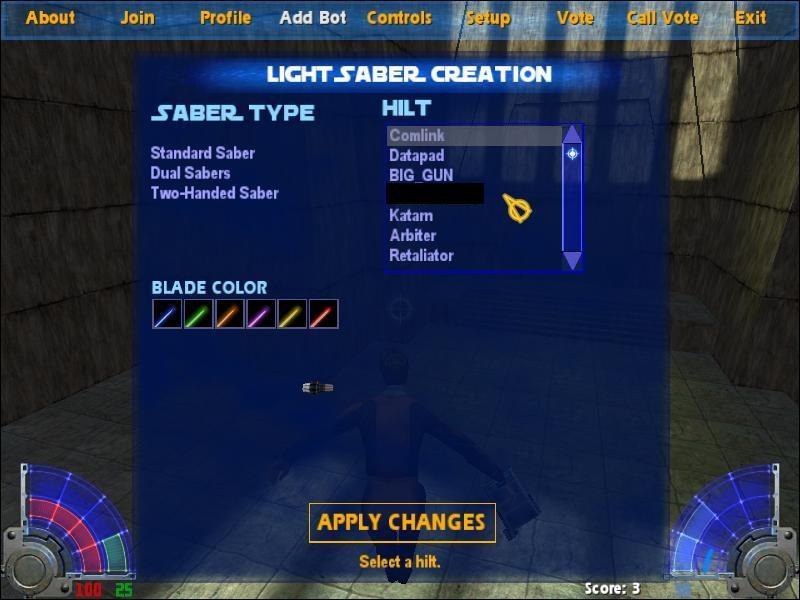The height and width of the screenshot is (600, 800).
Task: Pick the purple blade color
Action: tap(261, 315)
